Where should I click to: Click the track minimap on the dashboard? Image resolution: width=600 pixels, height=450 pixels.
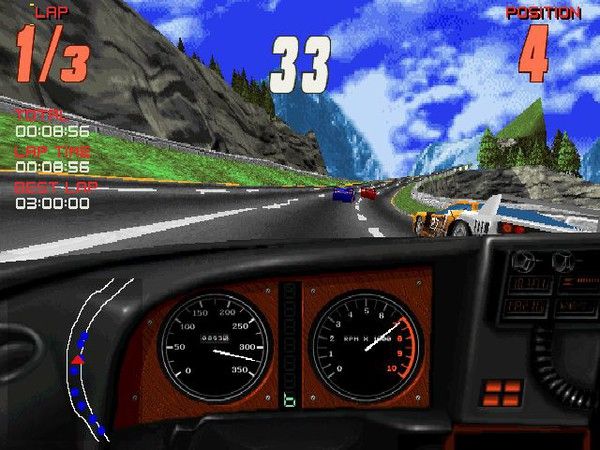[90, 360]
